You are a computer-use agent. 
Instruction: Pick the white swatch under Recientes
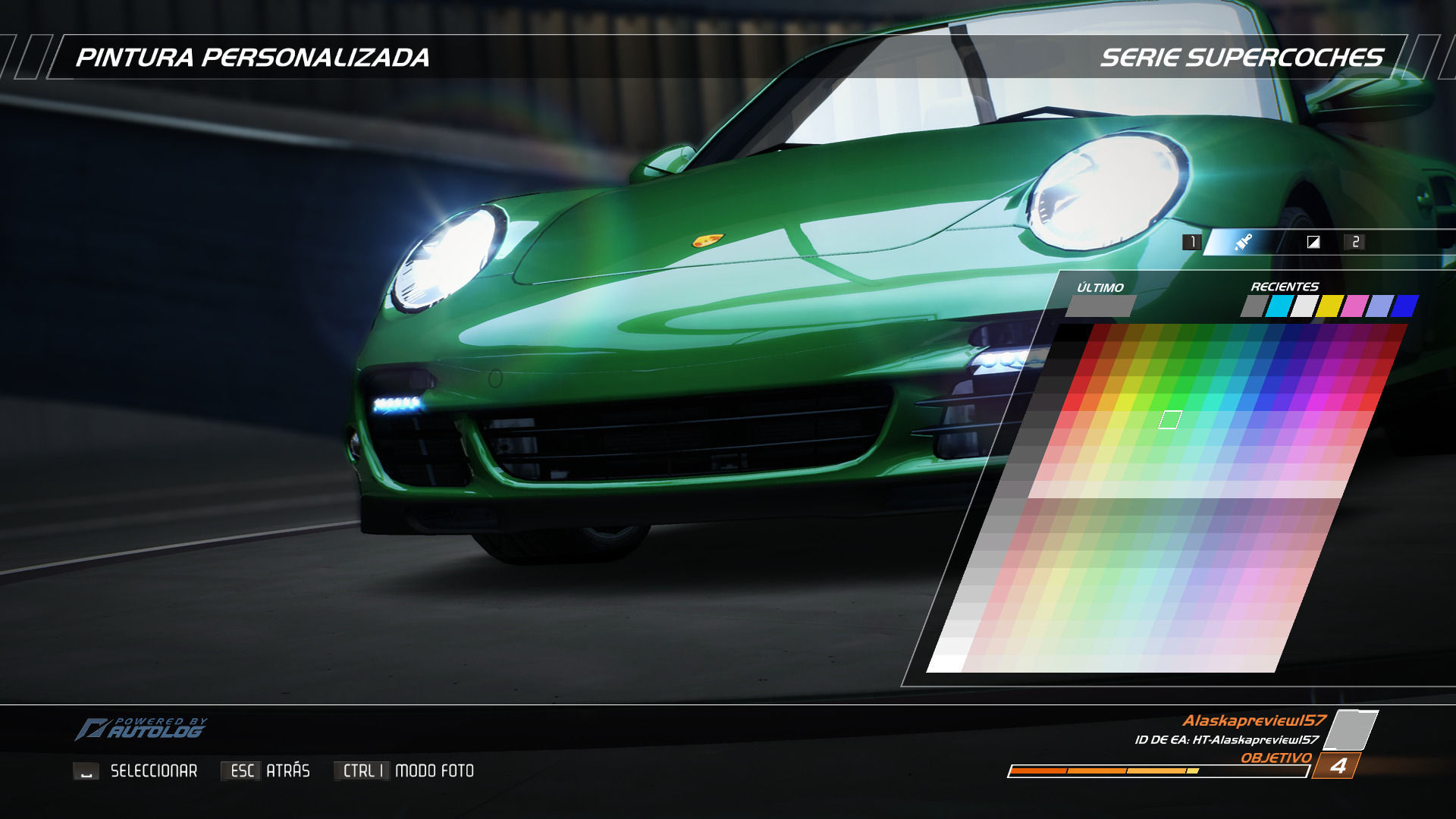tap(1304, 306)
